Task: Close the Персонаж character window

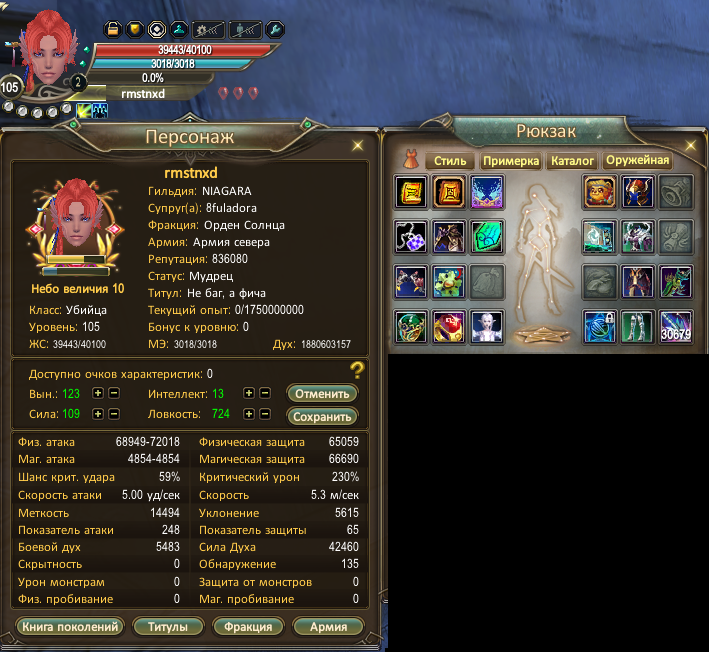Action: pyautogui.click(x=358, y=145)
